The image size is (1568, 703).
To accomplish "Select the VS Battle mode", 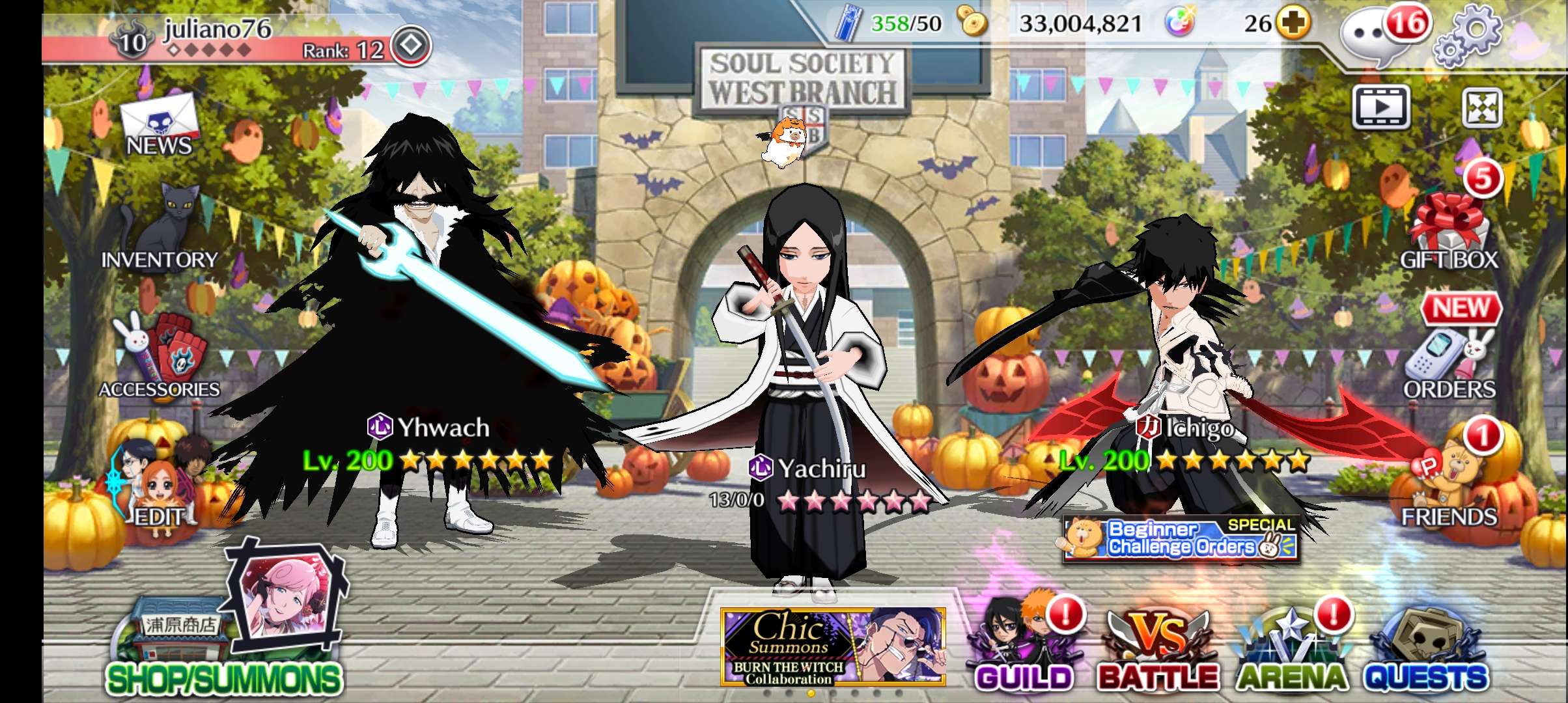I will click(1157, 648).
